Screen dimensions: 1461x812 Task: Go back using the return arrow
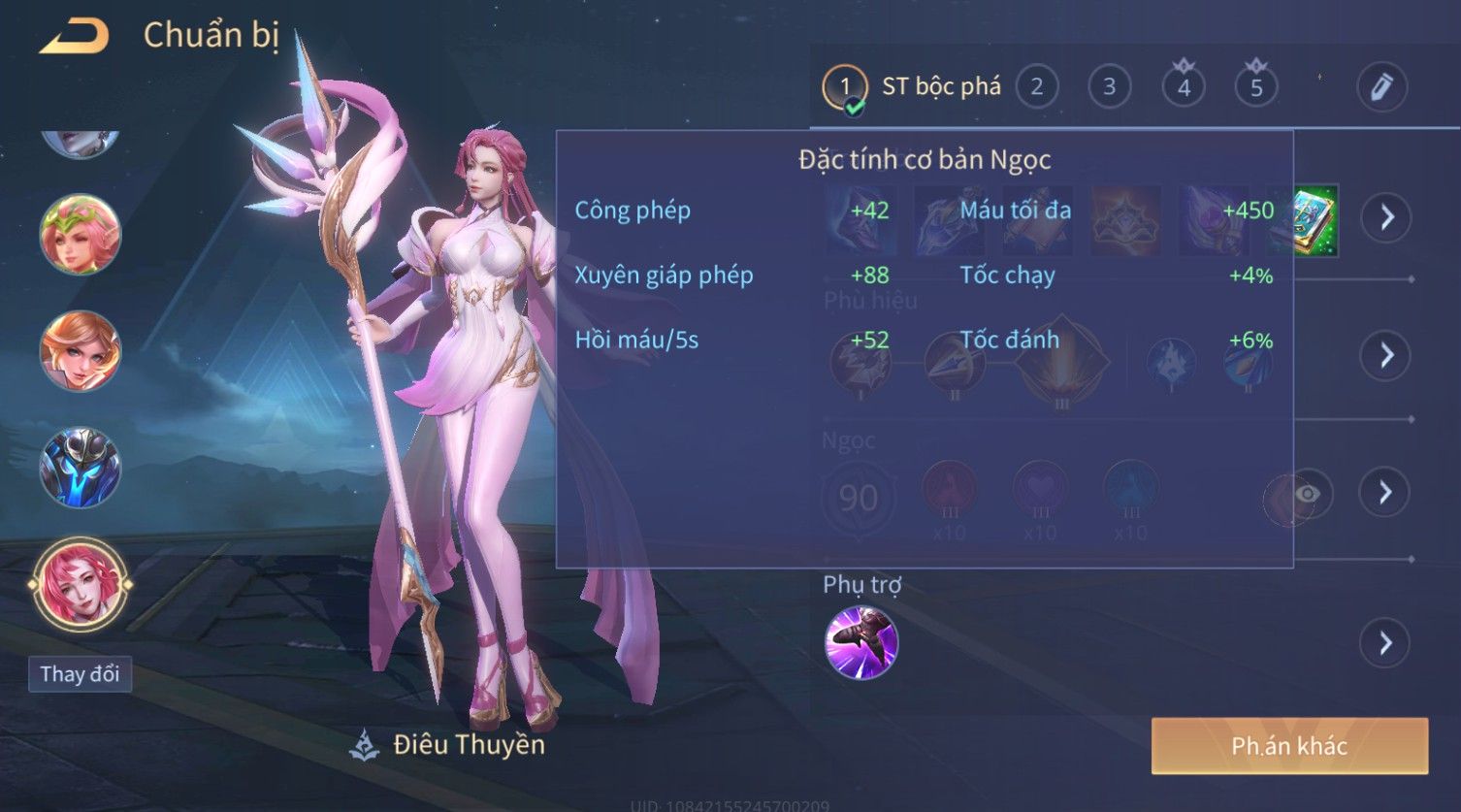click(74, 37)
